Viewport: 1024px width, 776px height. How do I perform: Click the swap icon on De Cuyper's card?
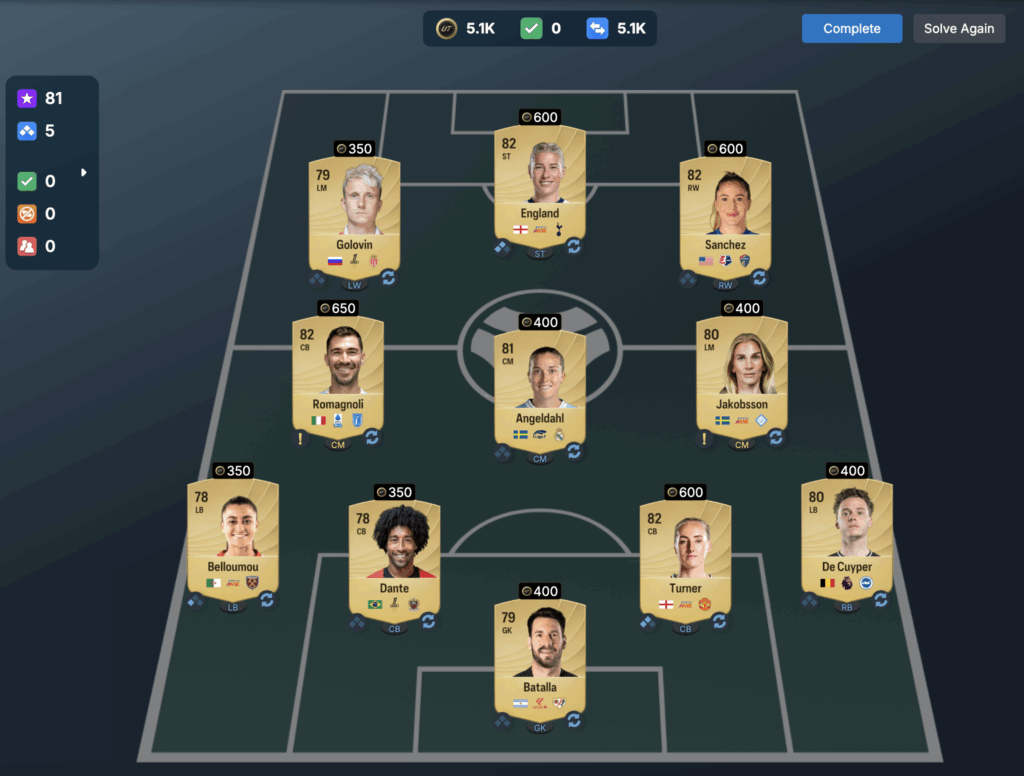pos(881,600)
